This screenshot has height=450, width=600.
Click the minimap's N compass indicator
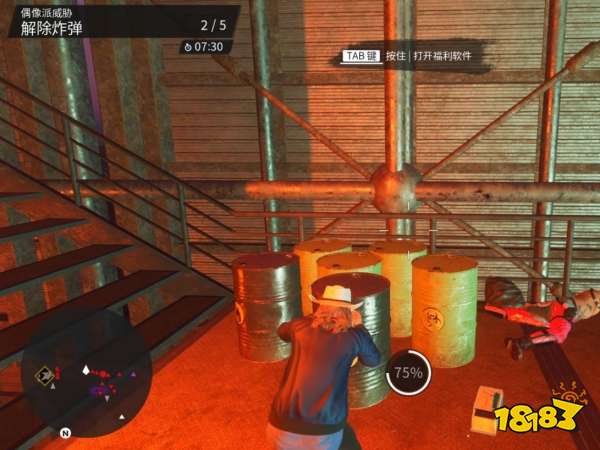65,433
